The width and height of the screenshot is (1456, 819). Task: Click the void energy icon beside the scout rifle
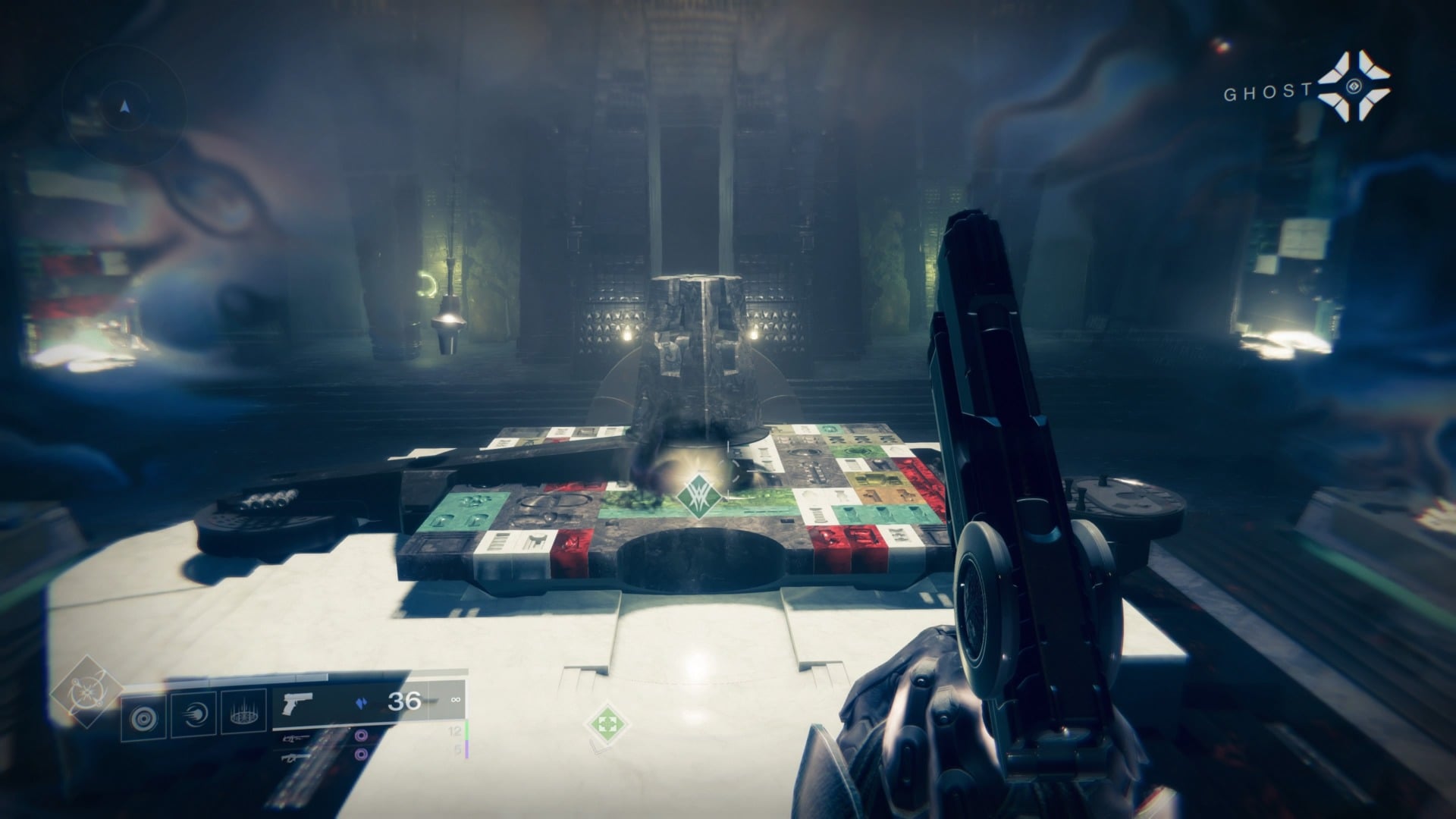coord(360,736)
